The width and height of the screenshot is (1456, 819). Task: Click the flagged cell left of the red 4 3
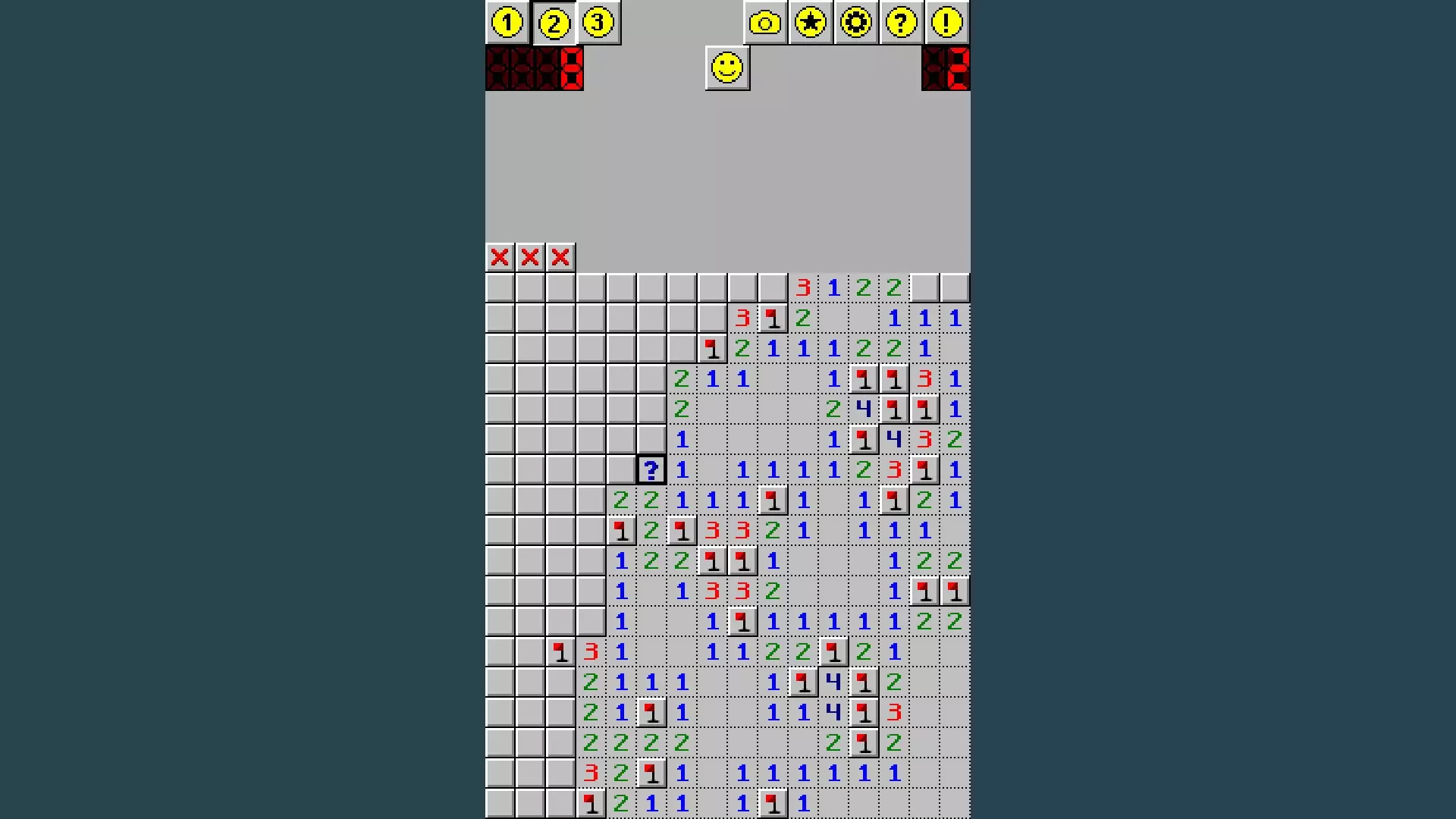(864, 440)
